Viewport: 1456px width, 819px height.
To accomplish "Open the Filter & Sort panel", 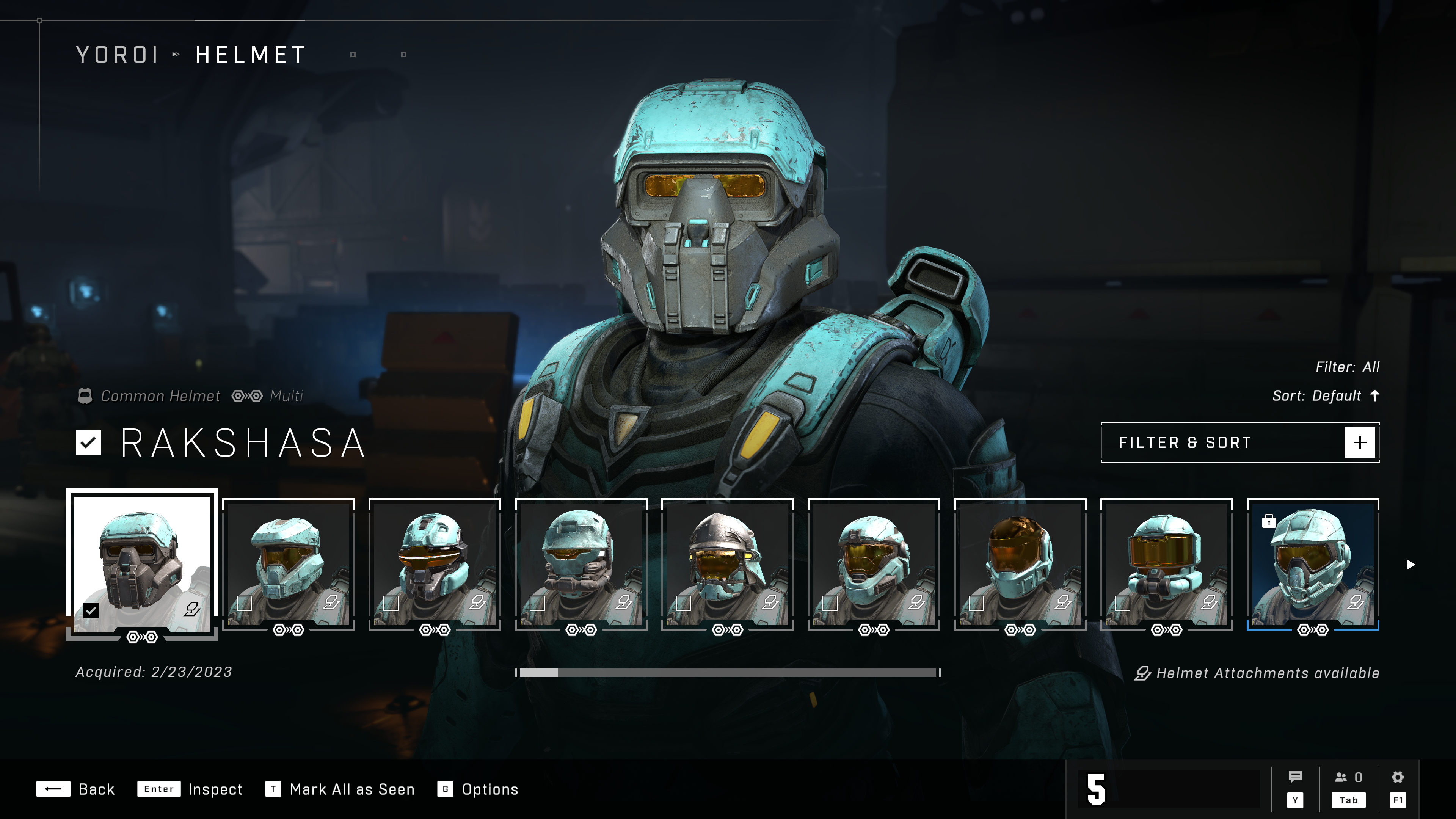I will click(x=1240, y=442).
